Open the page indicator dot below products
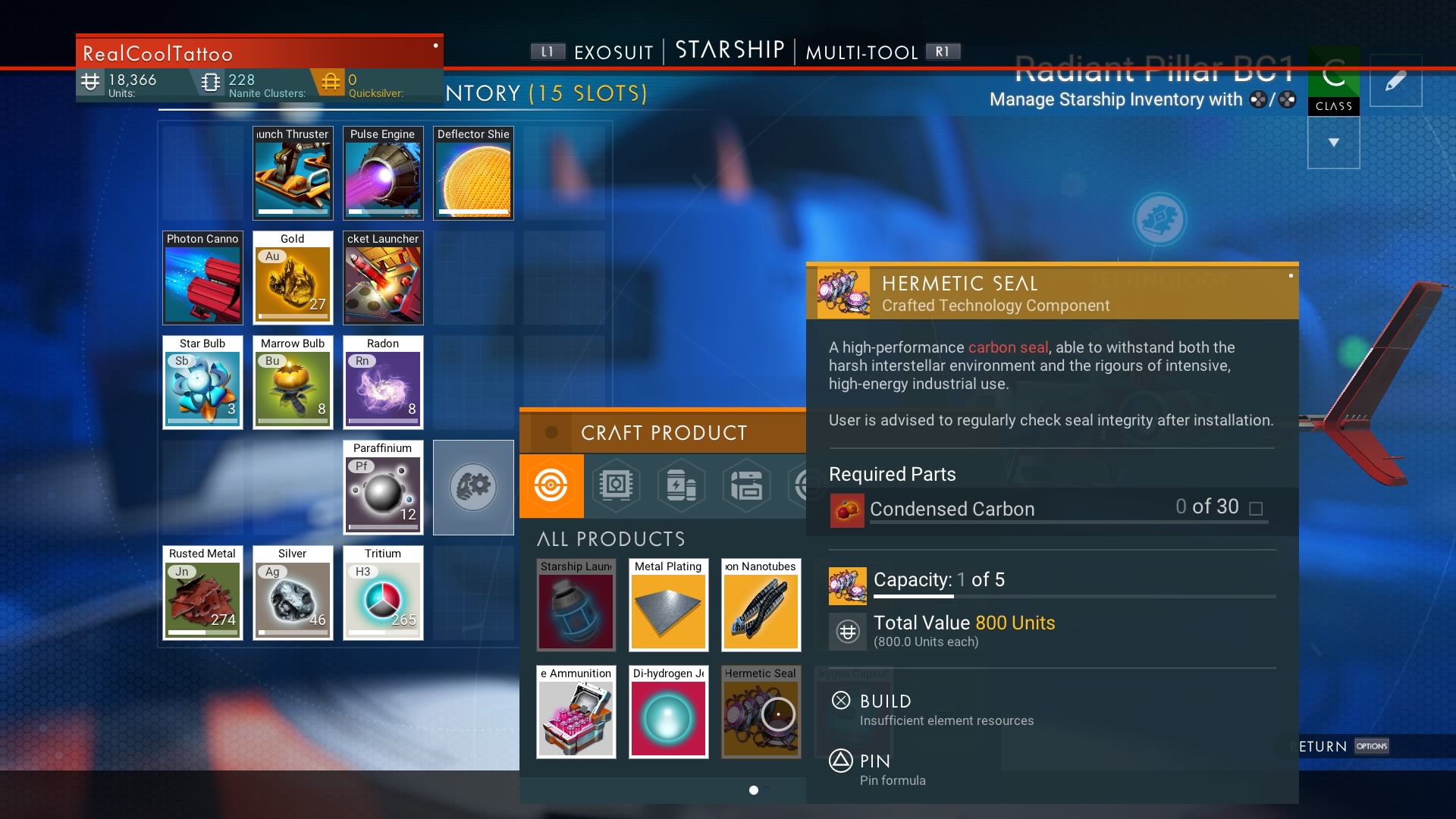This screenshot has width=1456, height=819. [755, 789]
